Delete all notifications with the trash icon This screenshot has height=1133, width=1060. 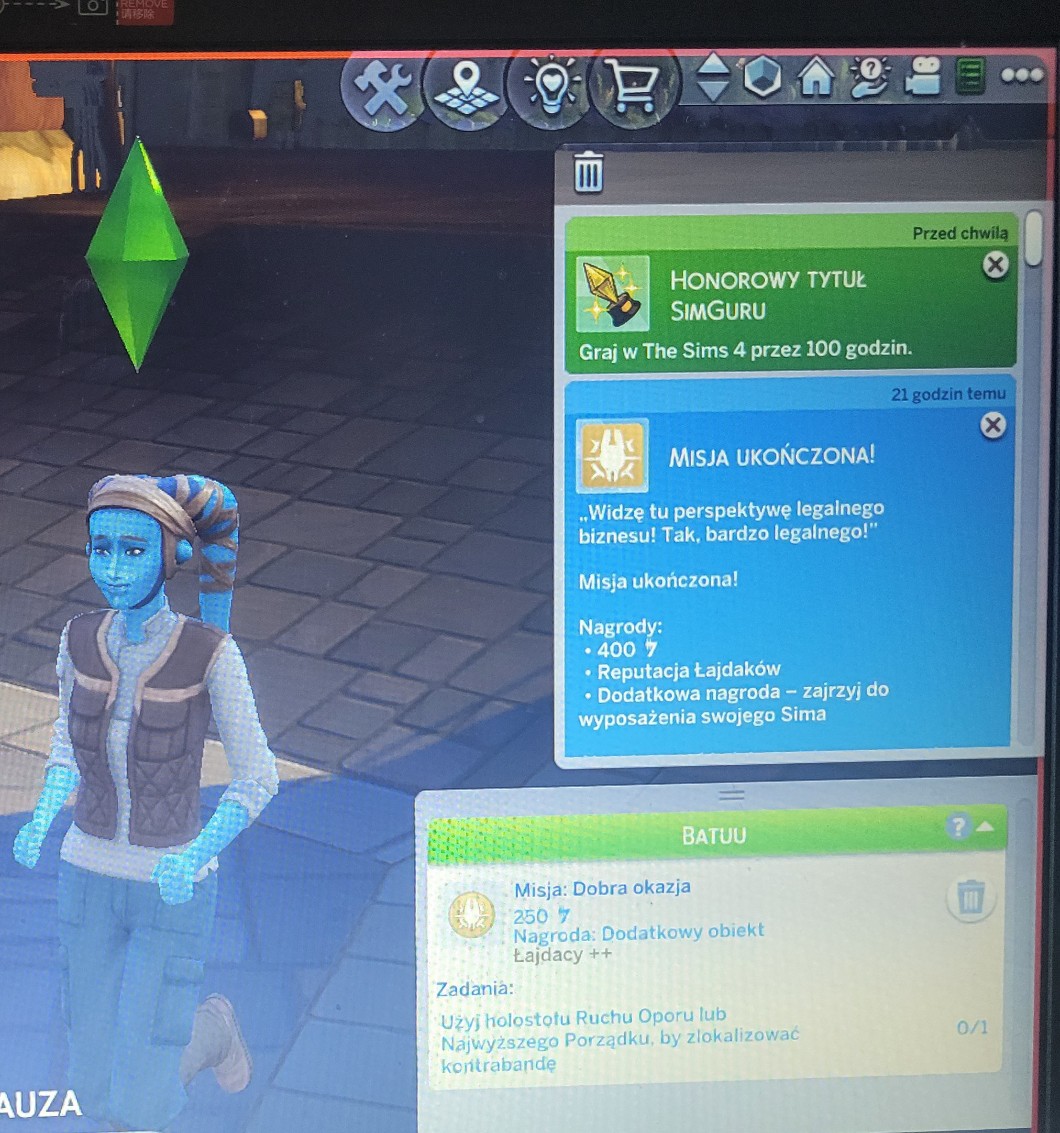(x=589, y=172)
